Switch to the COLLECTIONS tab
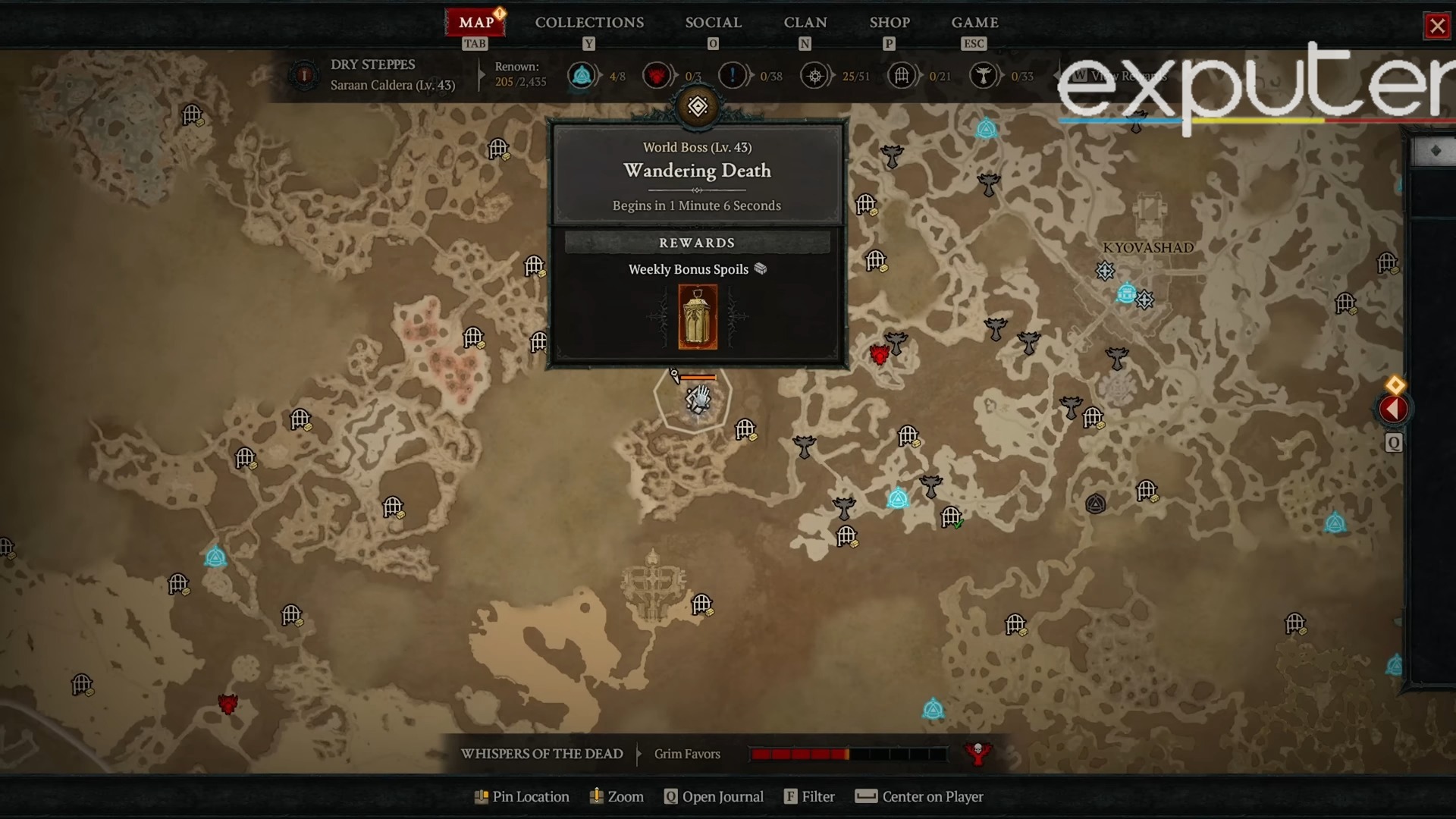The width and height of the screenshot is (1456, 819). [x=589, y=23]
